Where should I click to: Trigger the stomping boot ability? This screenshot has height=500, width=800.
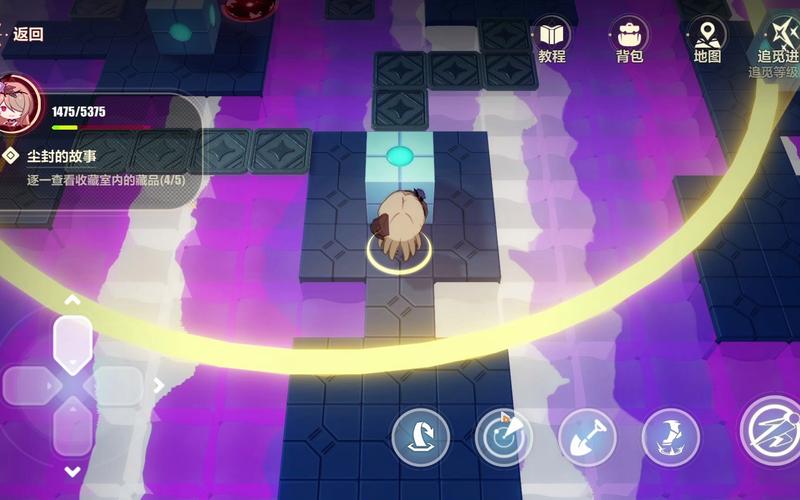670,437
